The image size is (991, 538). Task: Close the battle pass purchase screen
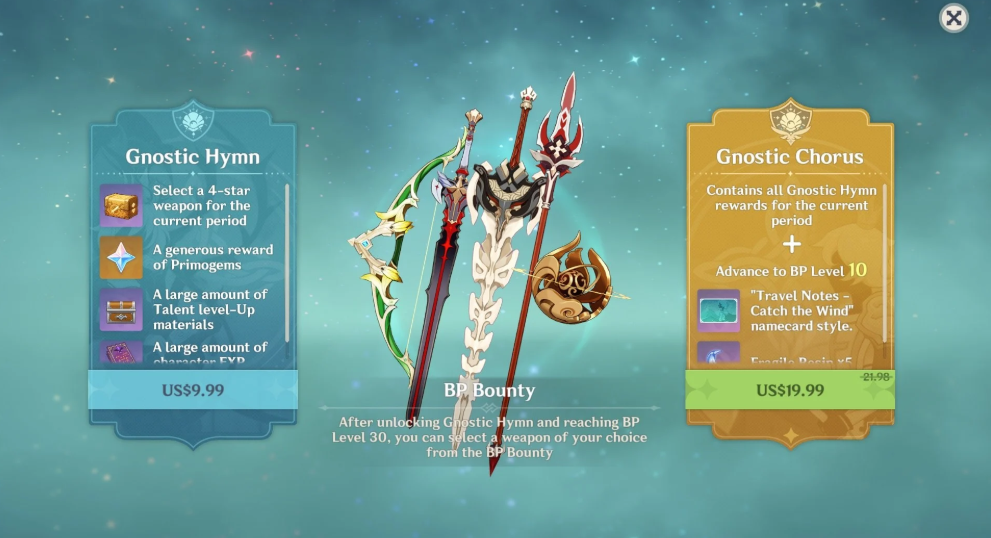point(954,18)
